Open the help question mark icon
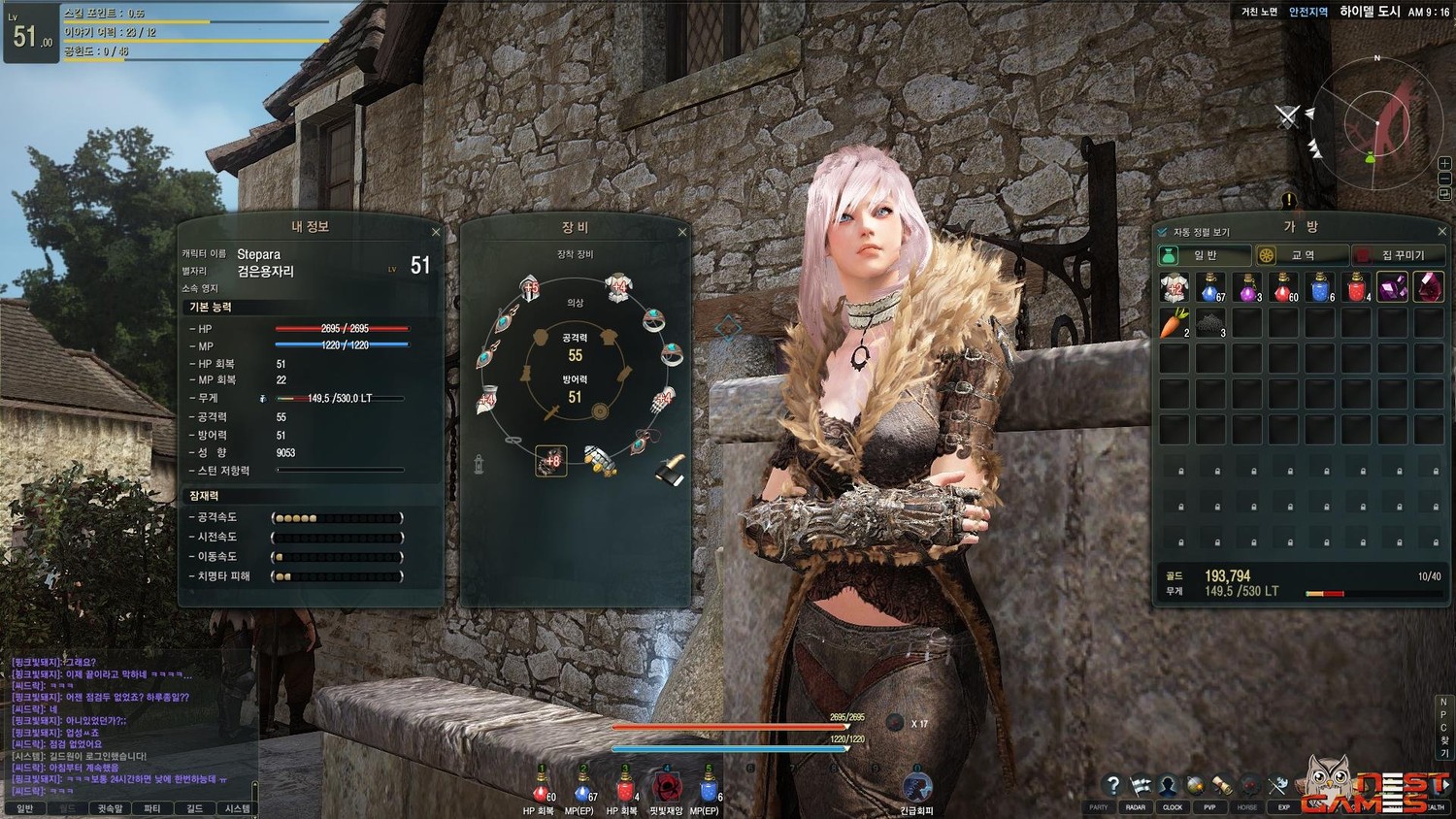 point(1113,785)
